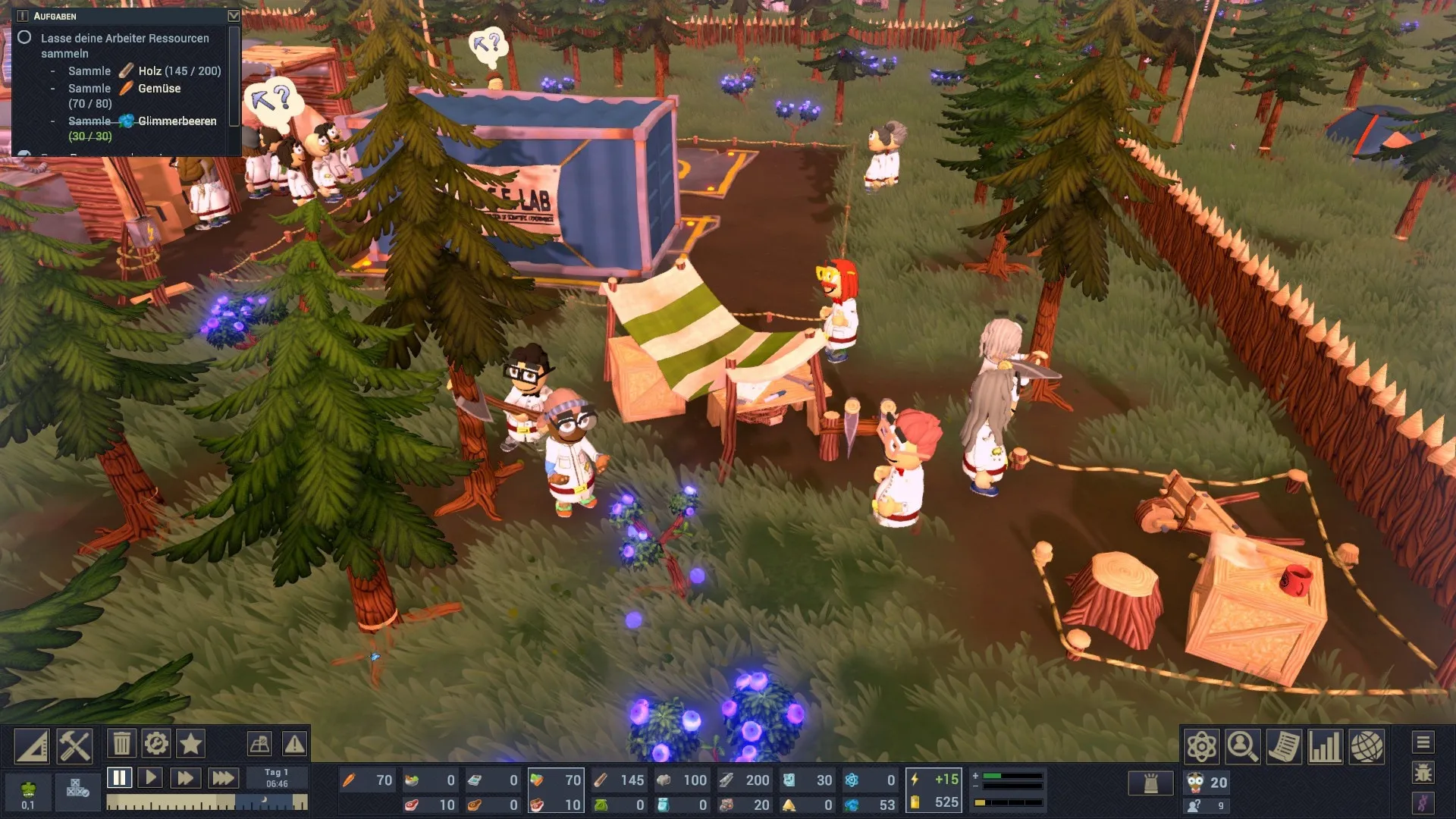Activate the trash can demolish tool
The height and width of the screenshot is (819, 1456).
pyautogui.click(x=121, y=744)
